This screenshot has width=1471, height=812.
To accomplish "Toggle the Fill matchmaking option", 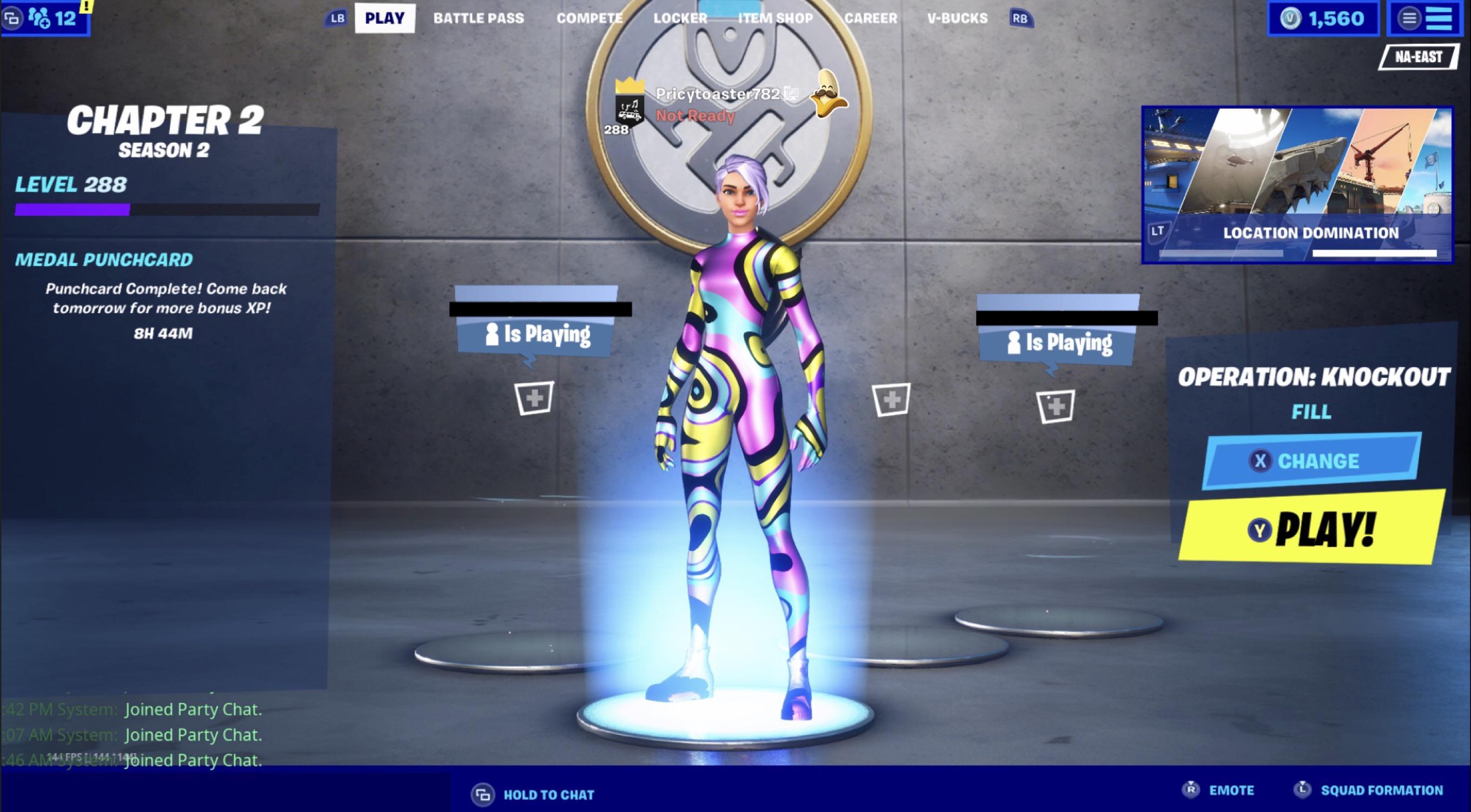I will (x=1311, y=411).
